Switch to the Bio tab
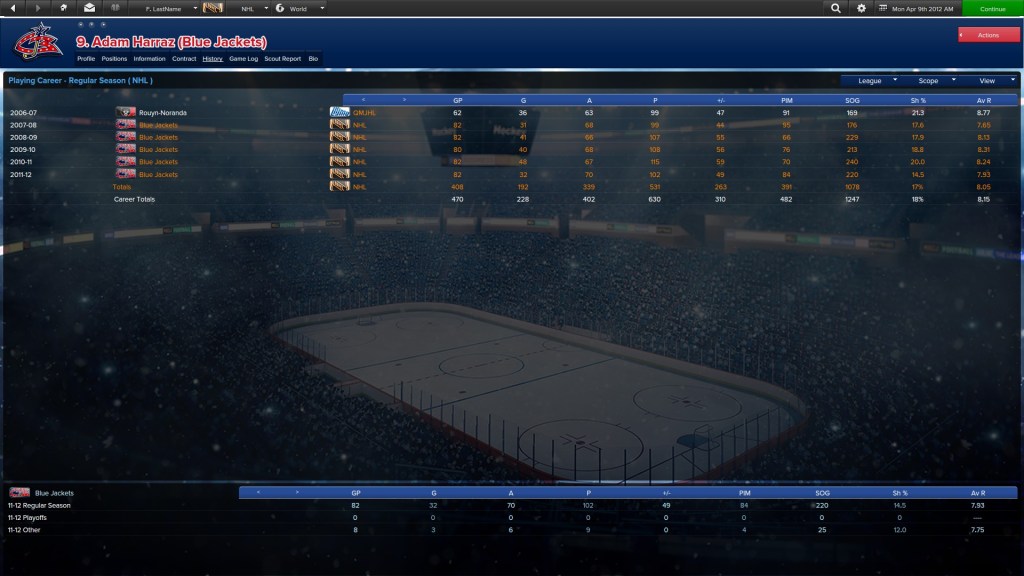 (x=313, y=59)
